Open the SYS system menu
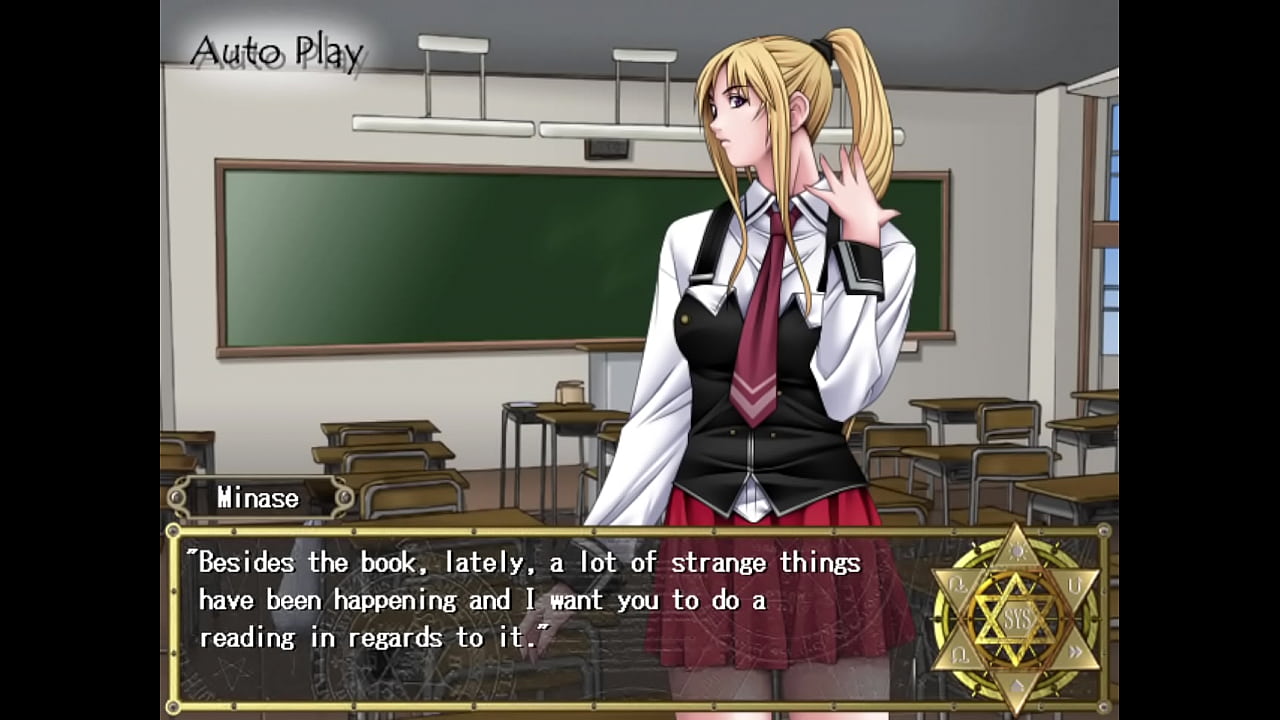1280x720 pixels. click(1017, 617)
